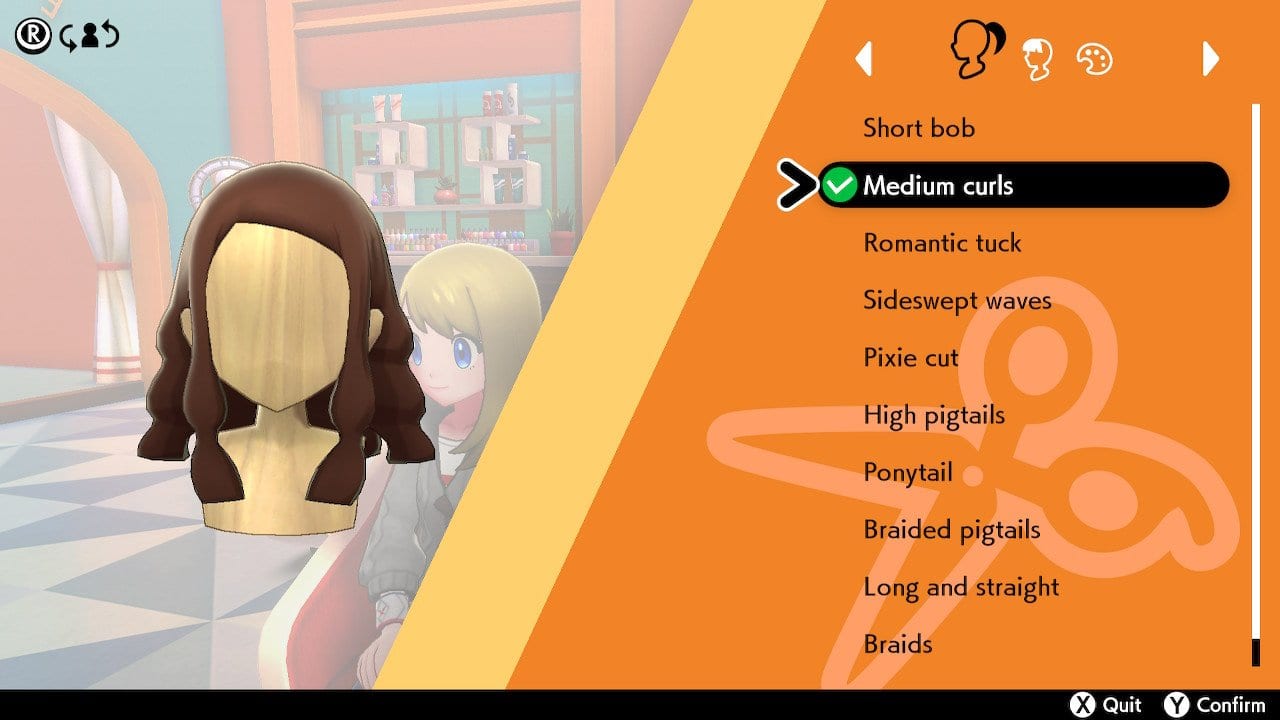Viewport: 1280px width, 720px height.
Task: Choose the Braids entry at list bottom
Action: click(x=897, y=645)
